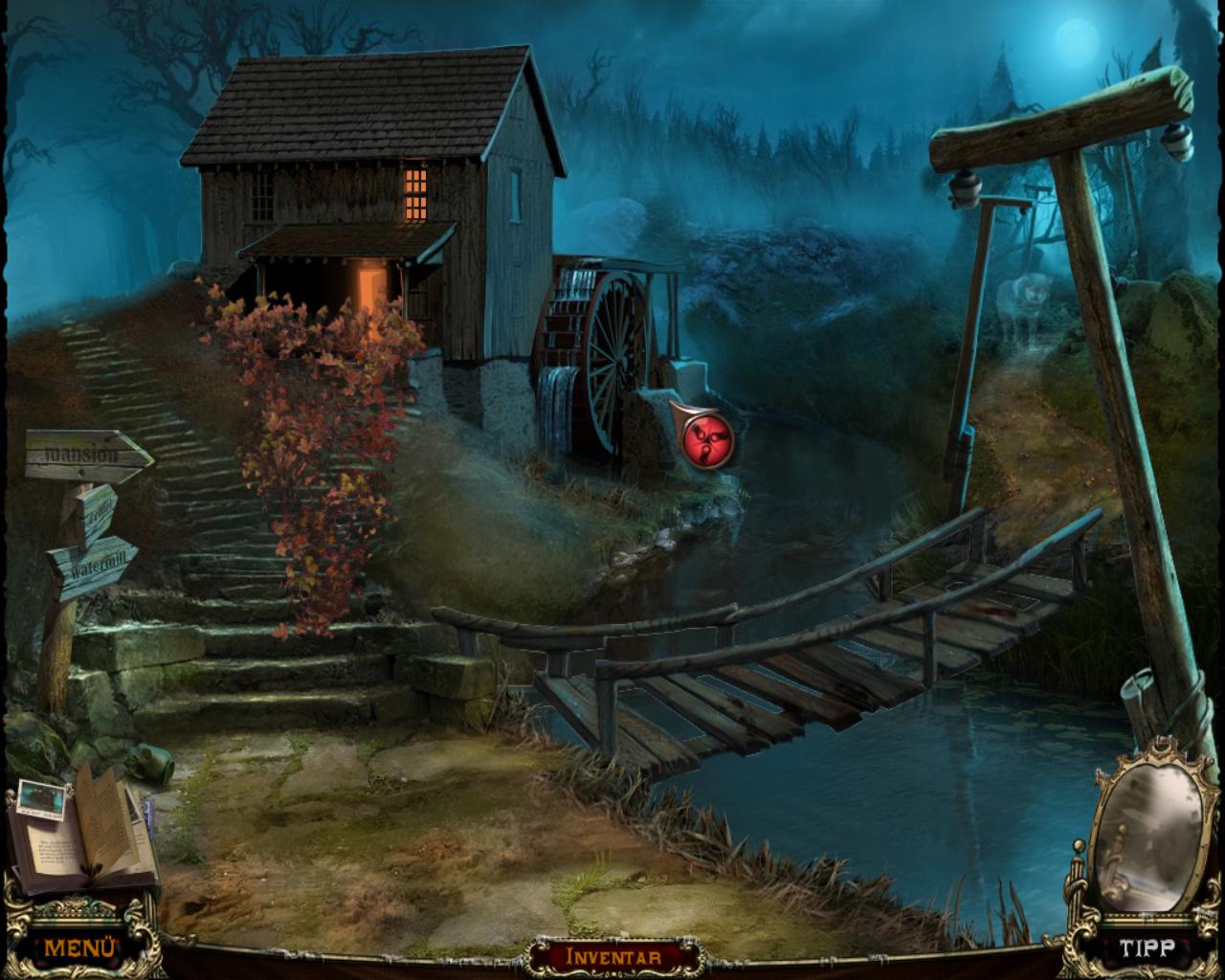Expand the Inventar bar

613,956
